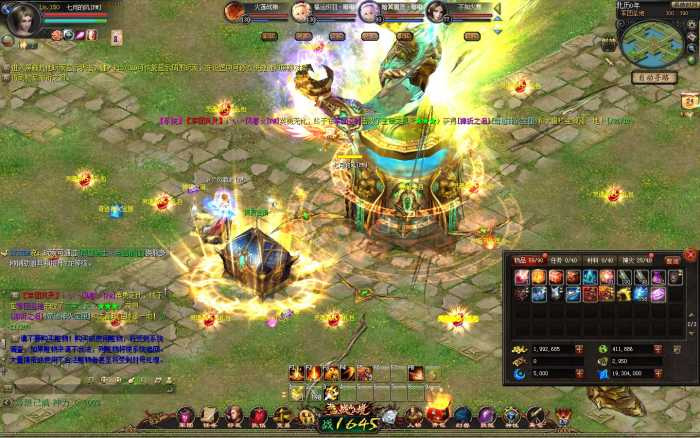This screenshot has height=438, width=700.
Task: Switch to the 材料 materials tab
Action: coord(600,260)
